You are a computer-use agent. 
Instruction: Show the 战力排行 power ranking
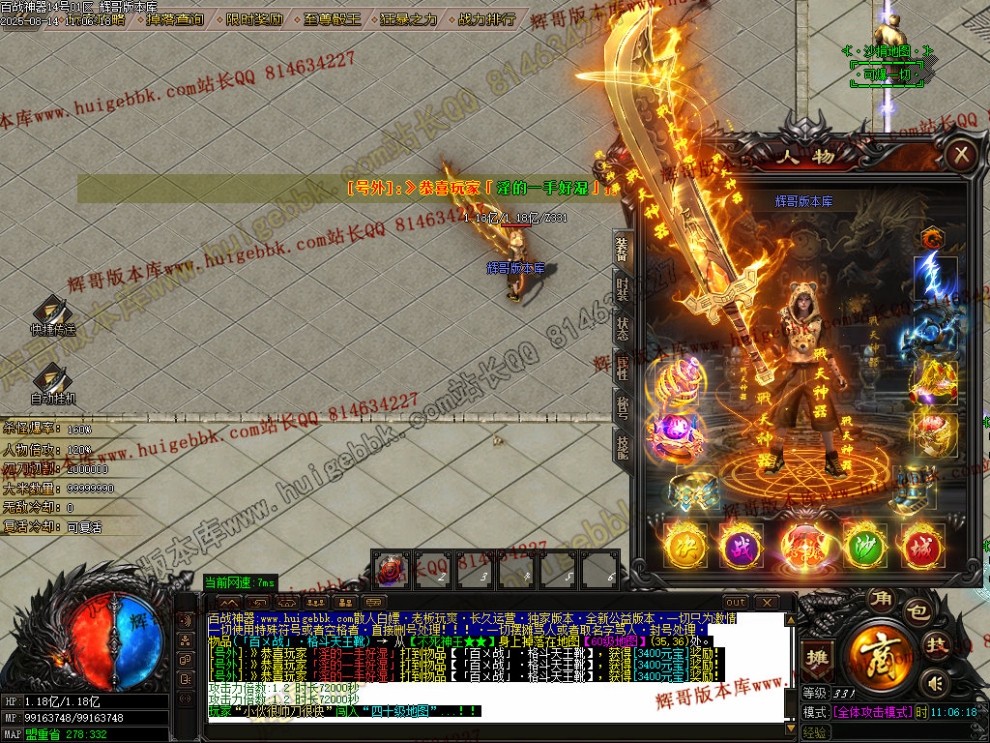(x=487, y=19)
